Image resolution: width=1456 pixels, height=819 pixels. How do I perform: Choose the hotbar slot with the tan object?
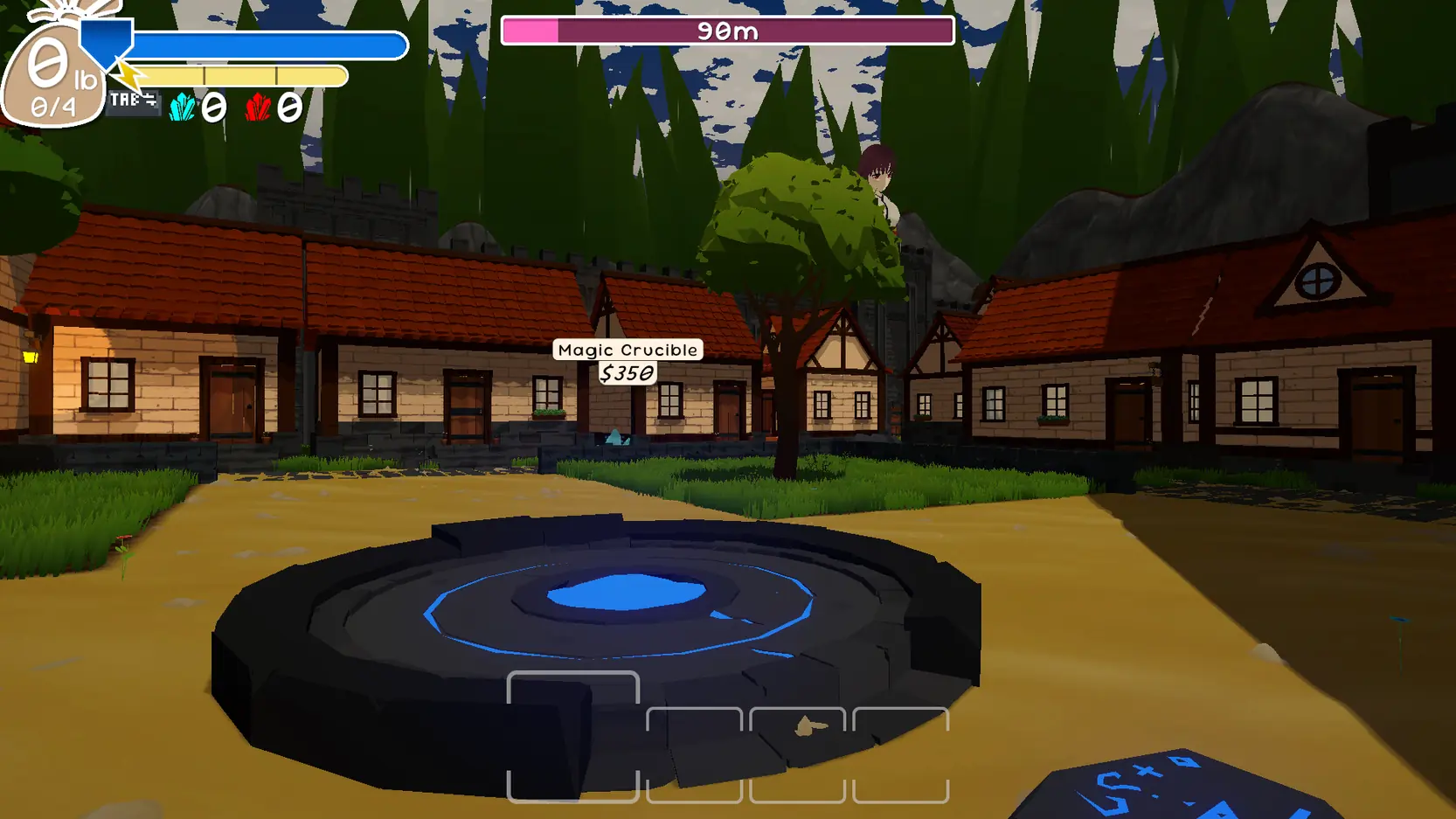click(x=797, y=753)
